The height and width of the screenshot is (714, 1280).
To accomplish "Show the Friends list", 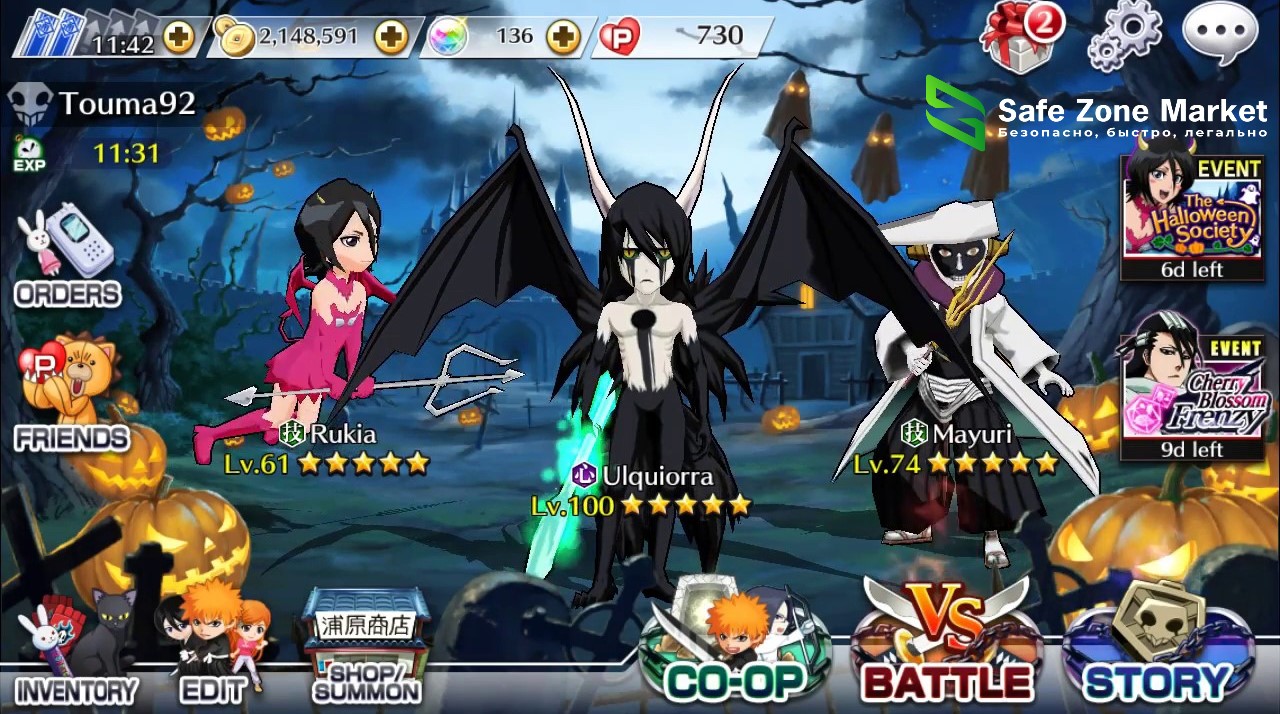I will click(70, 395).
